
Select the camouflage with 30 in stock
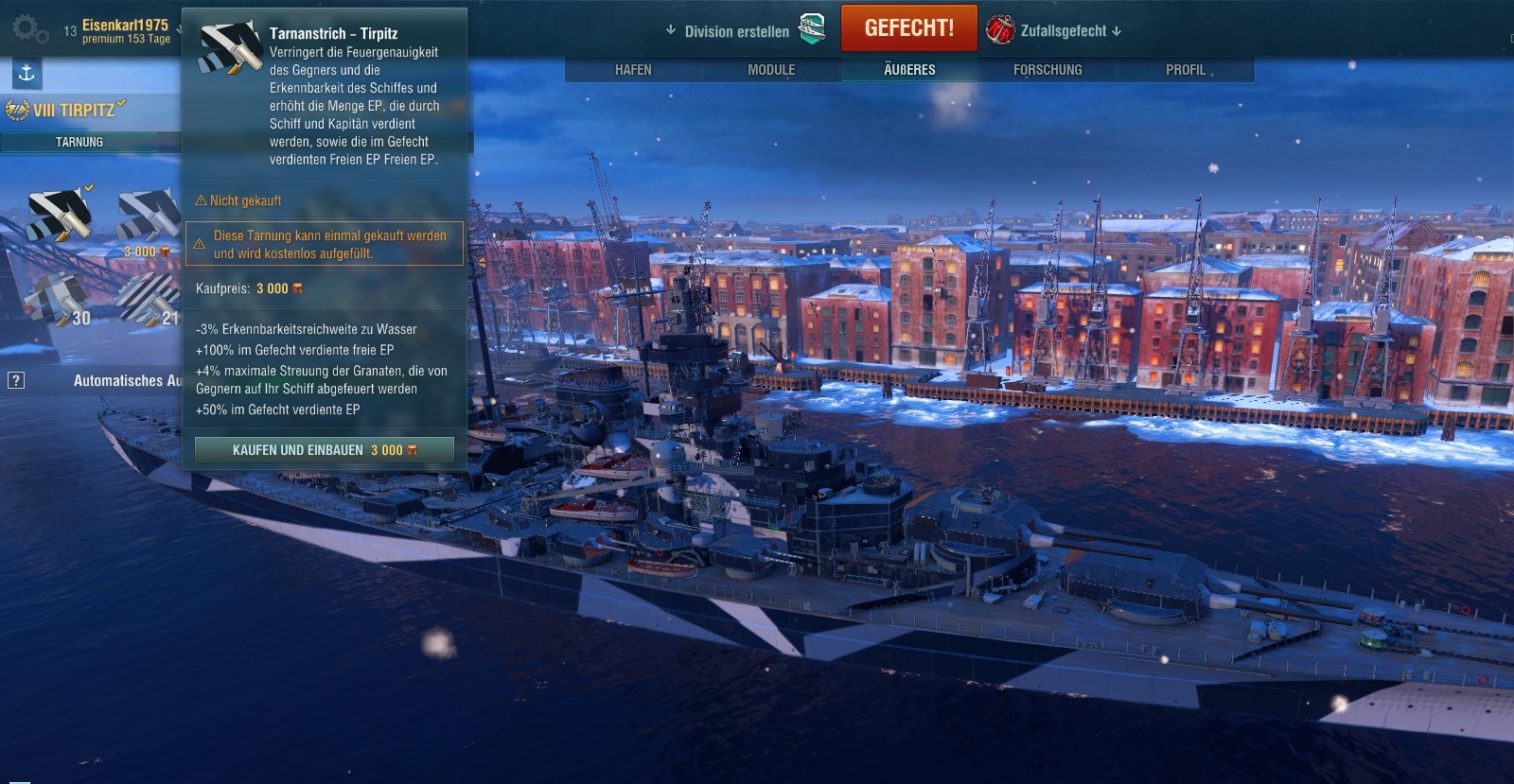point(57,301)
